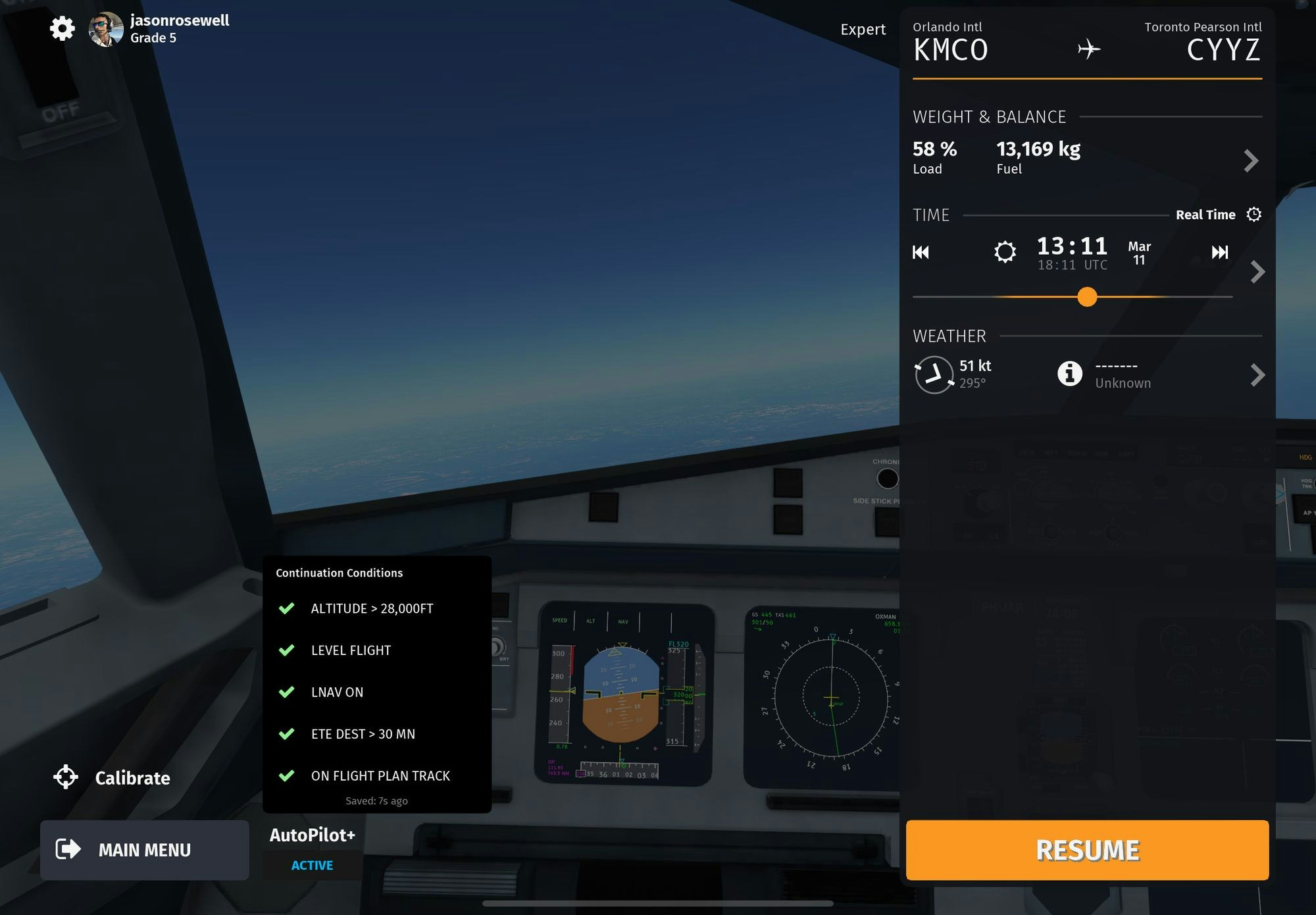Open settings via the gear icon
The width and height of the screenshot is (1316, 915).
pos(63,28)
